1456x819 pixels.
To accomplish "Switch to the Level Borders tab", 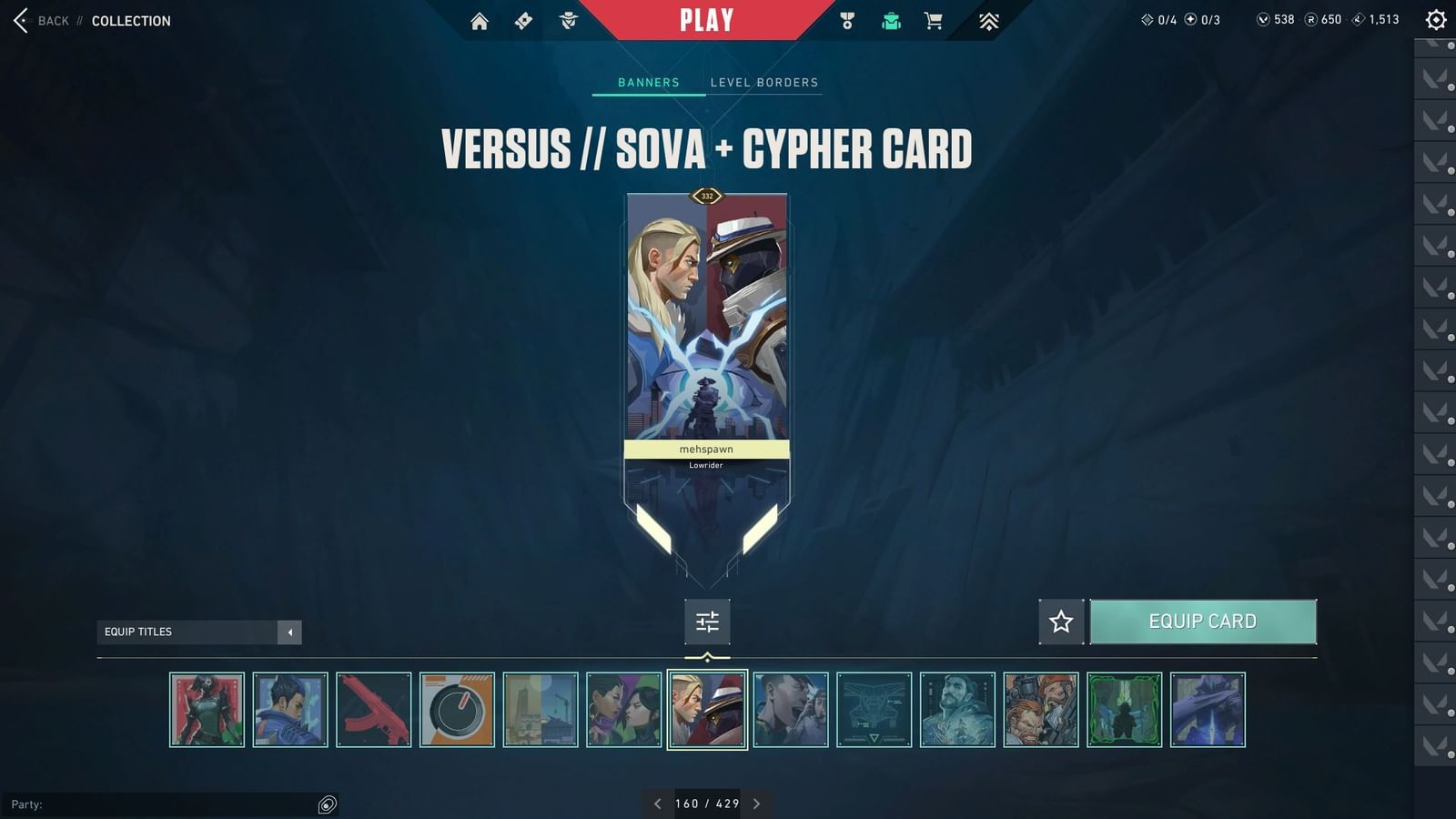I will [765, 82].
